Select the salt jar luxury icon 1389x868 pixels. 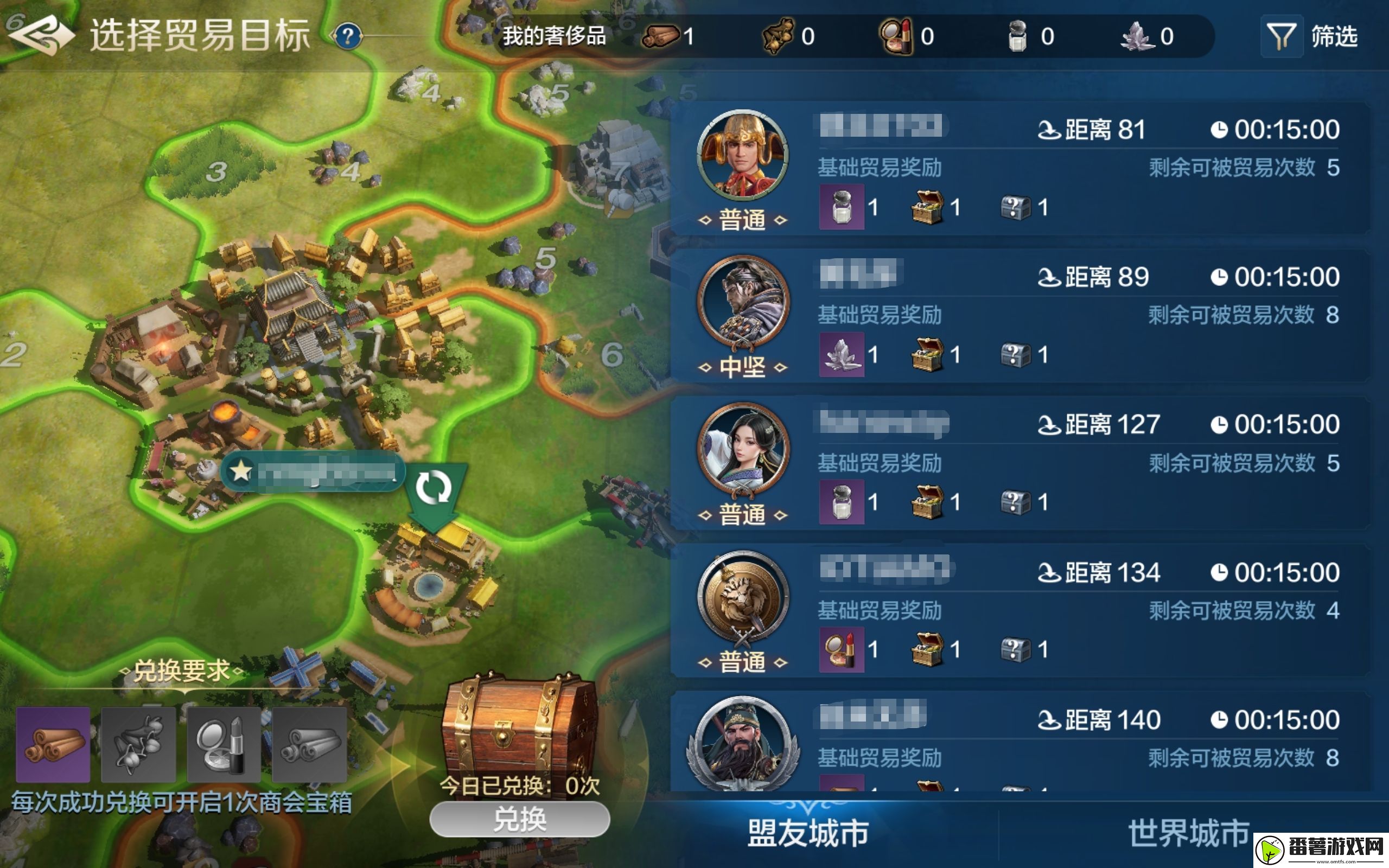(1018, 36)
